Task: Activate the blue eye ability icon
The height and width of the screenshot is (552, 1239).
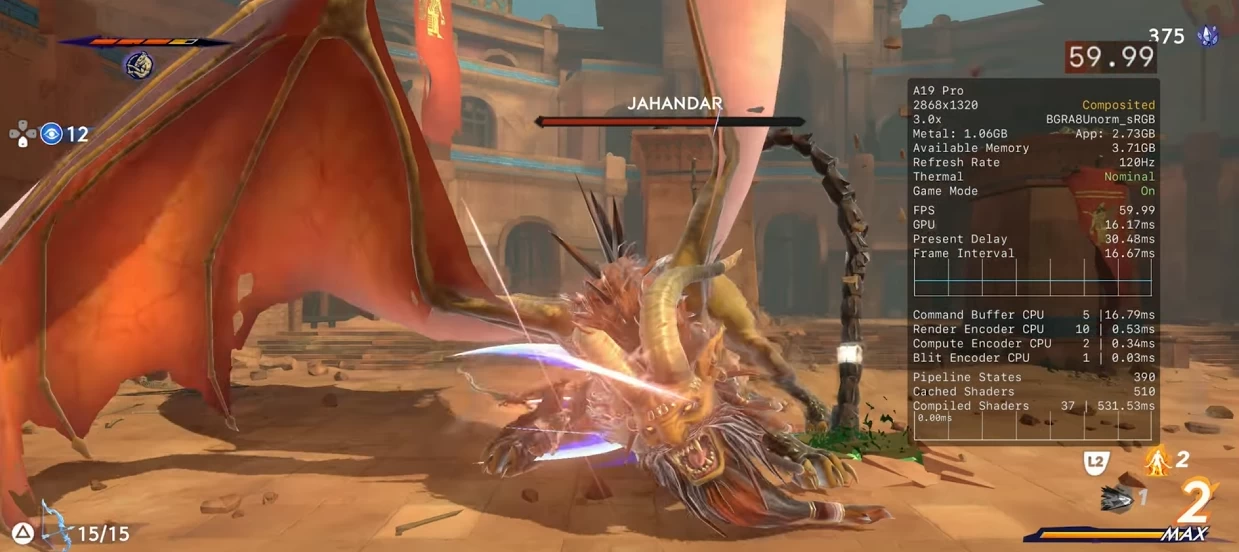Action: (51, 134)
